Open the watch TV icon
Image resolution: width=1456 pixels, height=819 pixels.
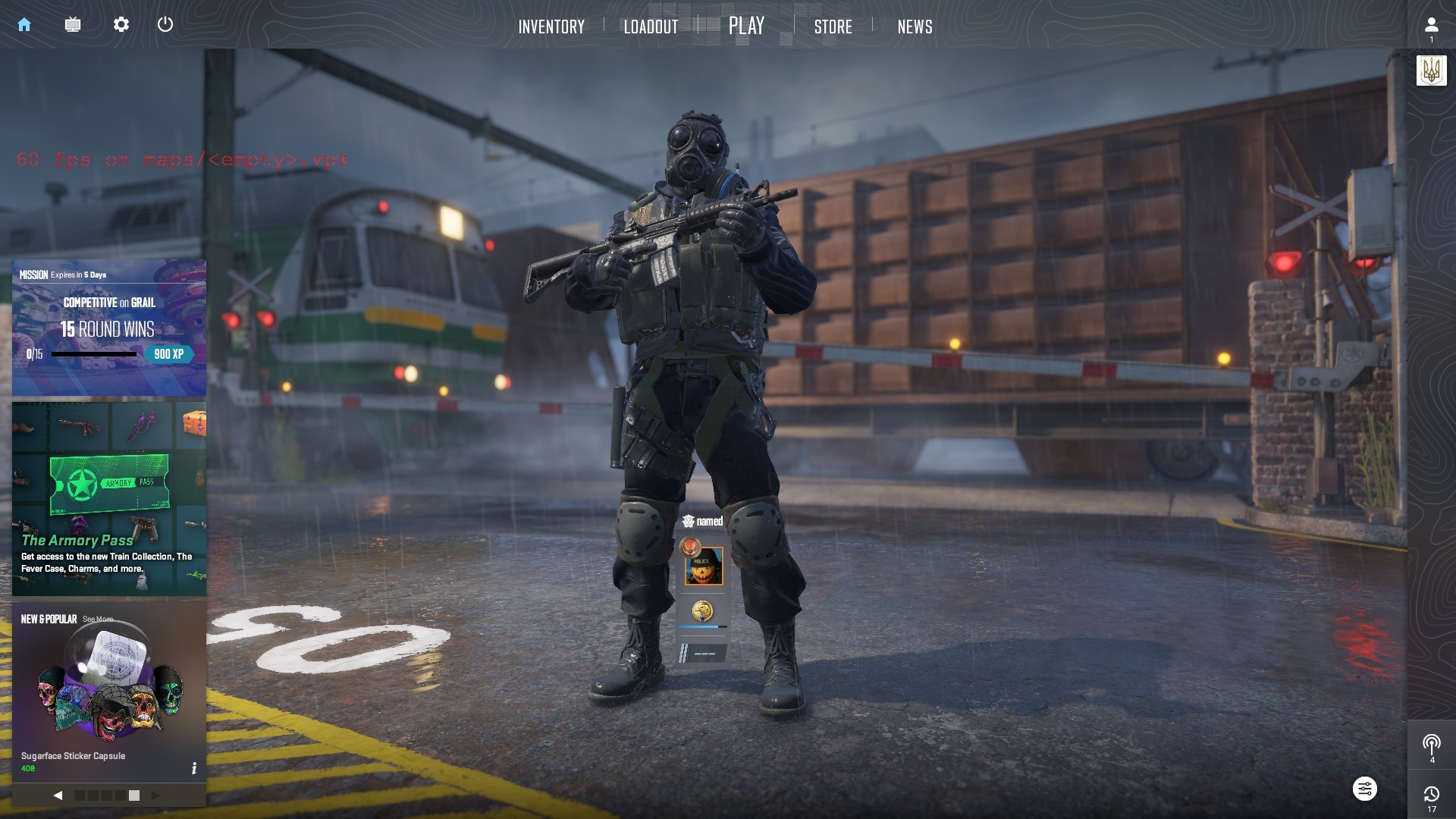(x=73, y=24)
